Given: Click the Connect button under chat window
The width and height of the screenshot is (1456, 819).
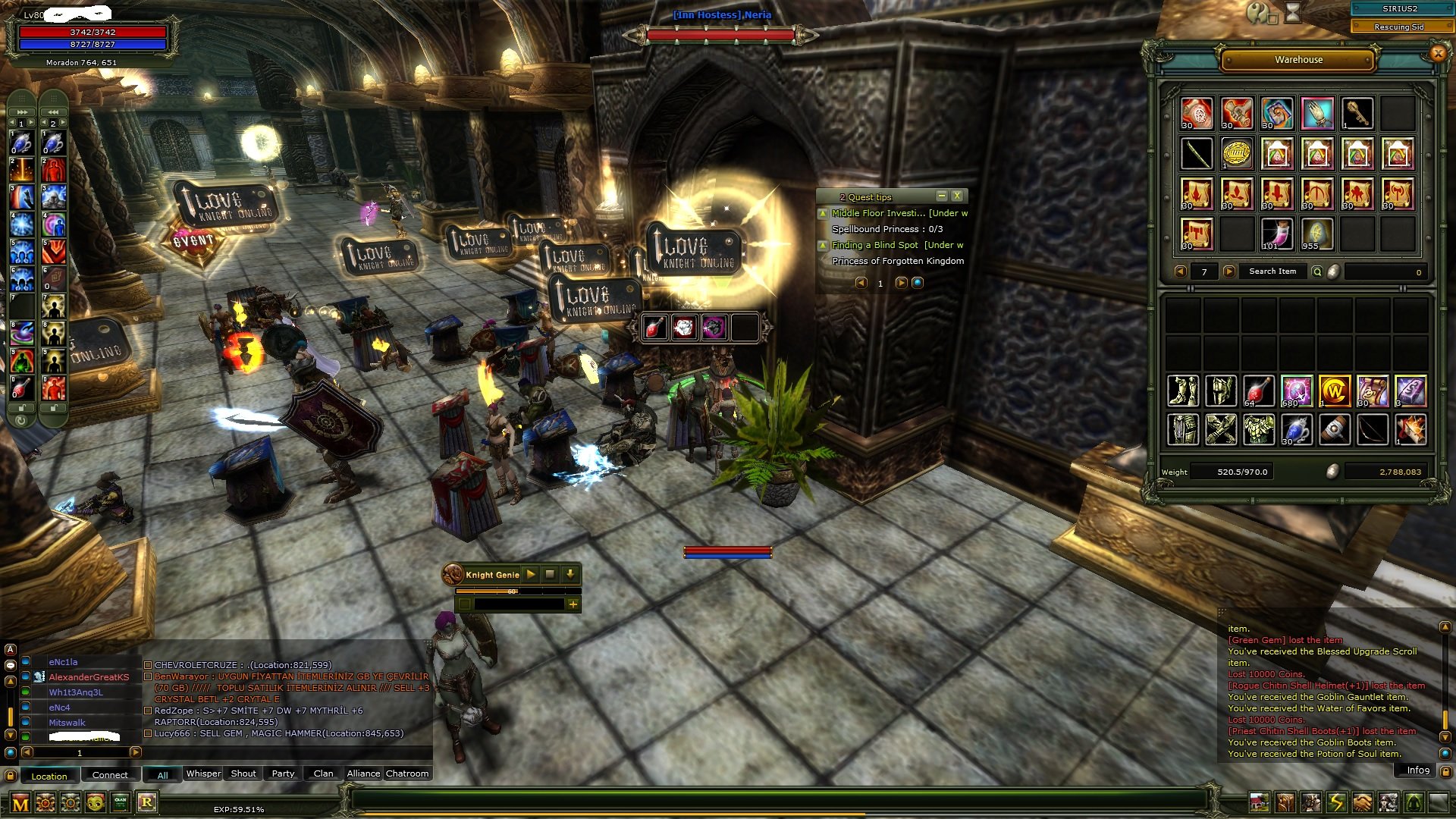Looking at the screenshot, I should [x=110, y=775].
